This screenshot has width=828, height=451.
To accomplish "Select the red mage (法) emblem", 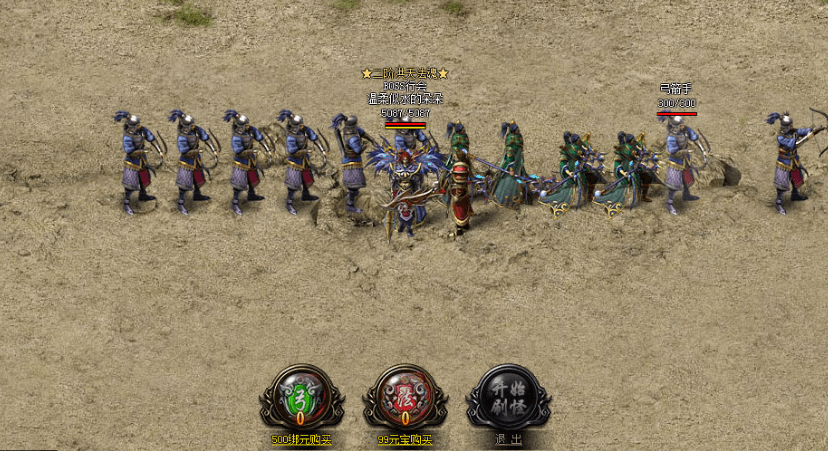I will 405,396.
